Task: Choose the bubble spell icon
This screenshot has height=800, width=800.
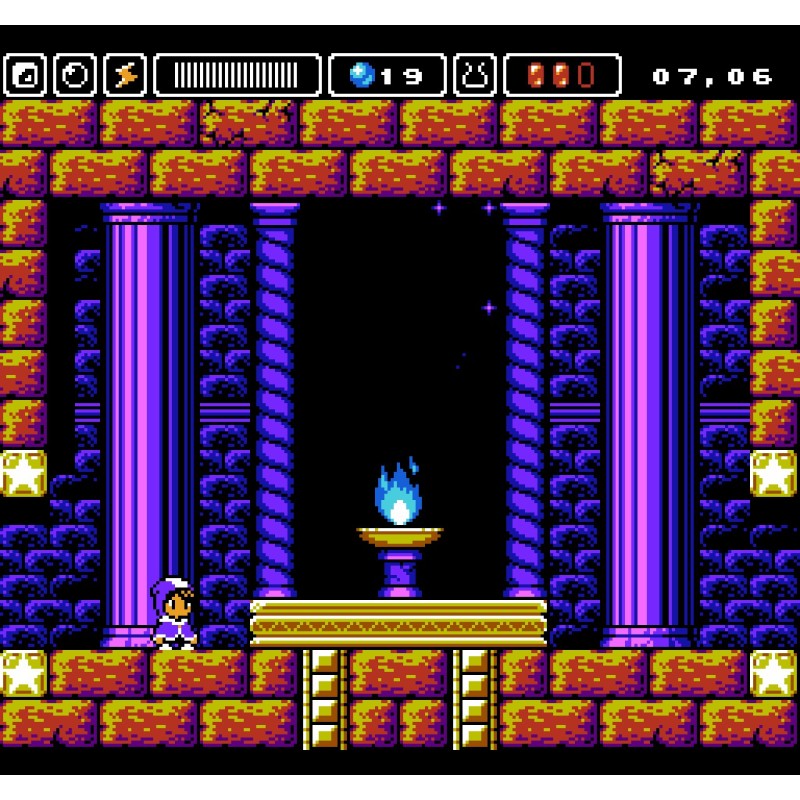Action: click(x=75, y=75)
